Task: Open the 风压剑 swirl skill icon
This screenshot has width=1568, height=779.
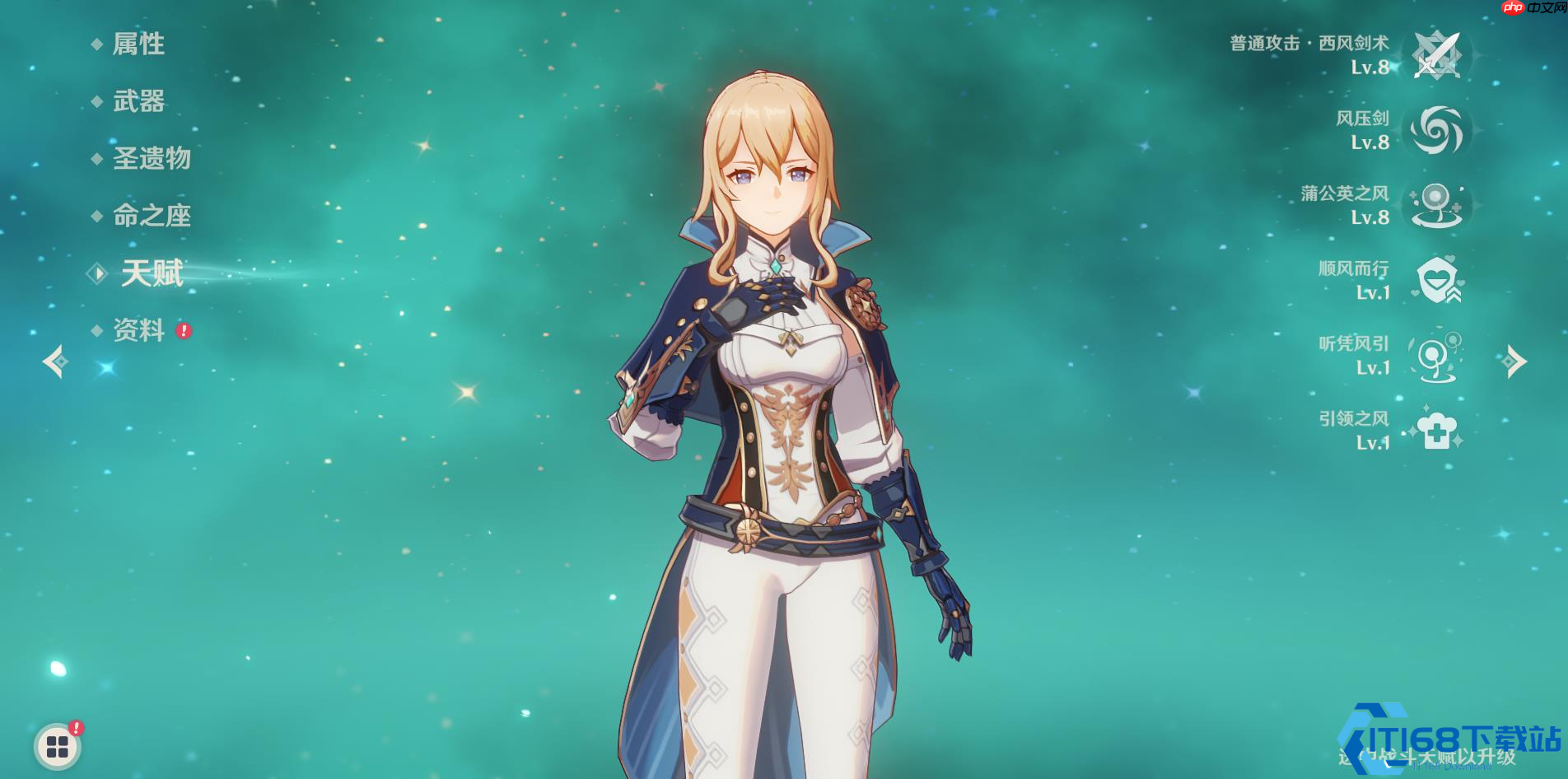Action: pyautogui.click(x=1436, y=130)
